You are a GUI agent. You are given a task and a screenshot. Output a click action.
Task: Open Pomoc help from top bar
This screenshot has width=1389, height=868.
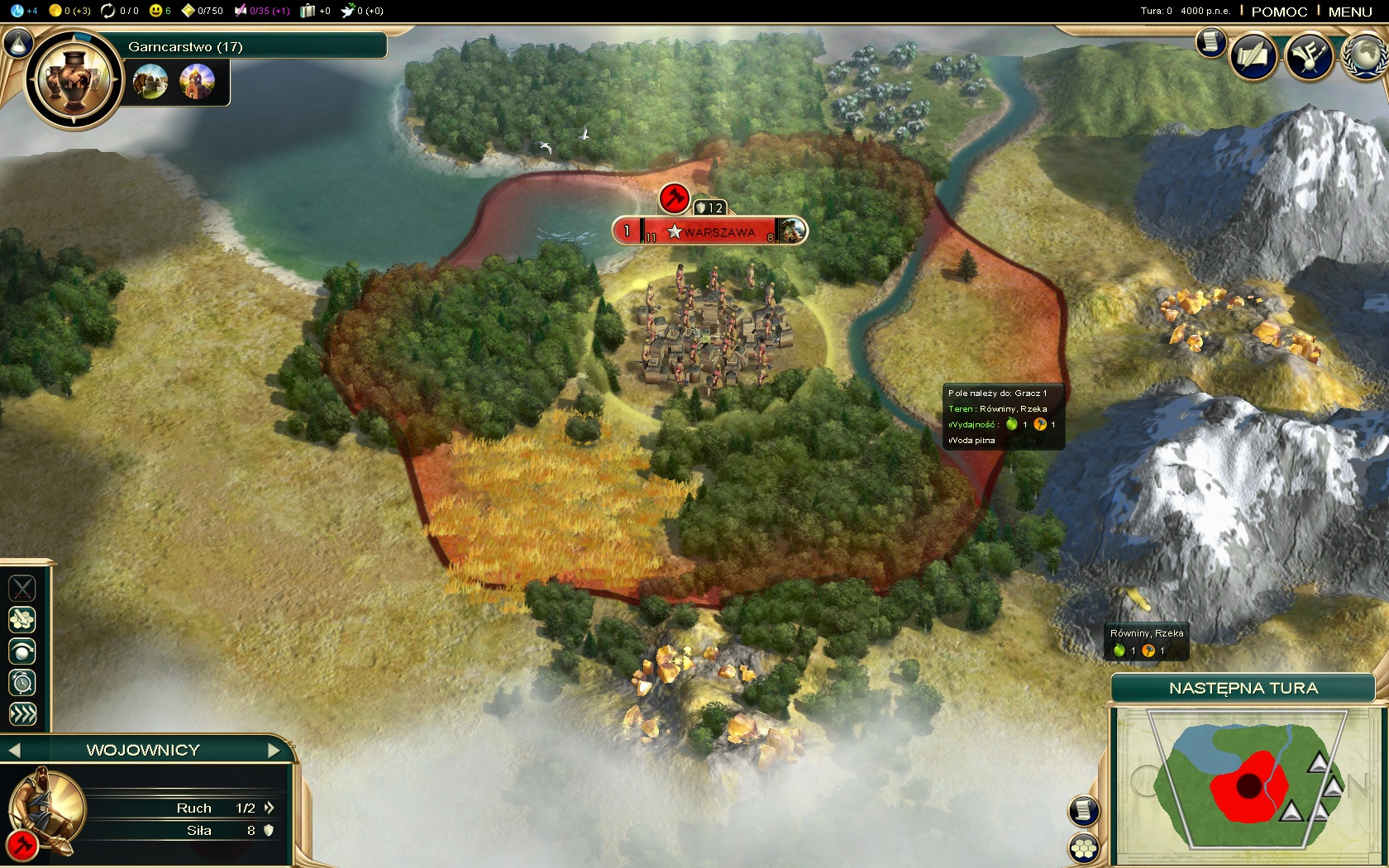tap(1279, 12)
